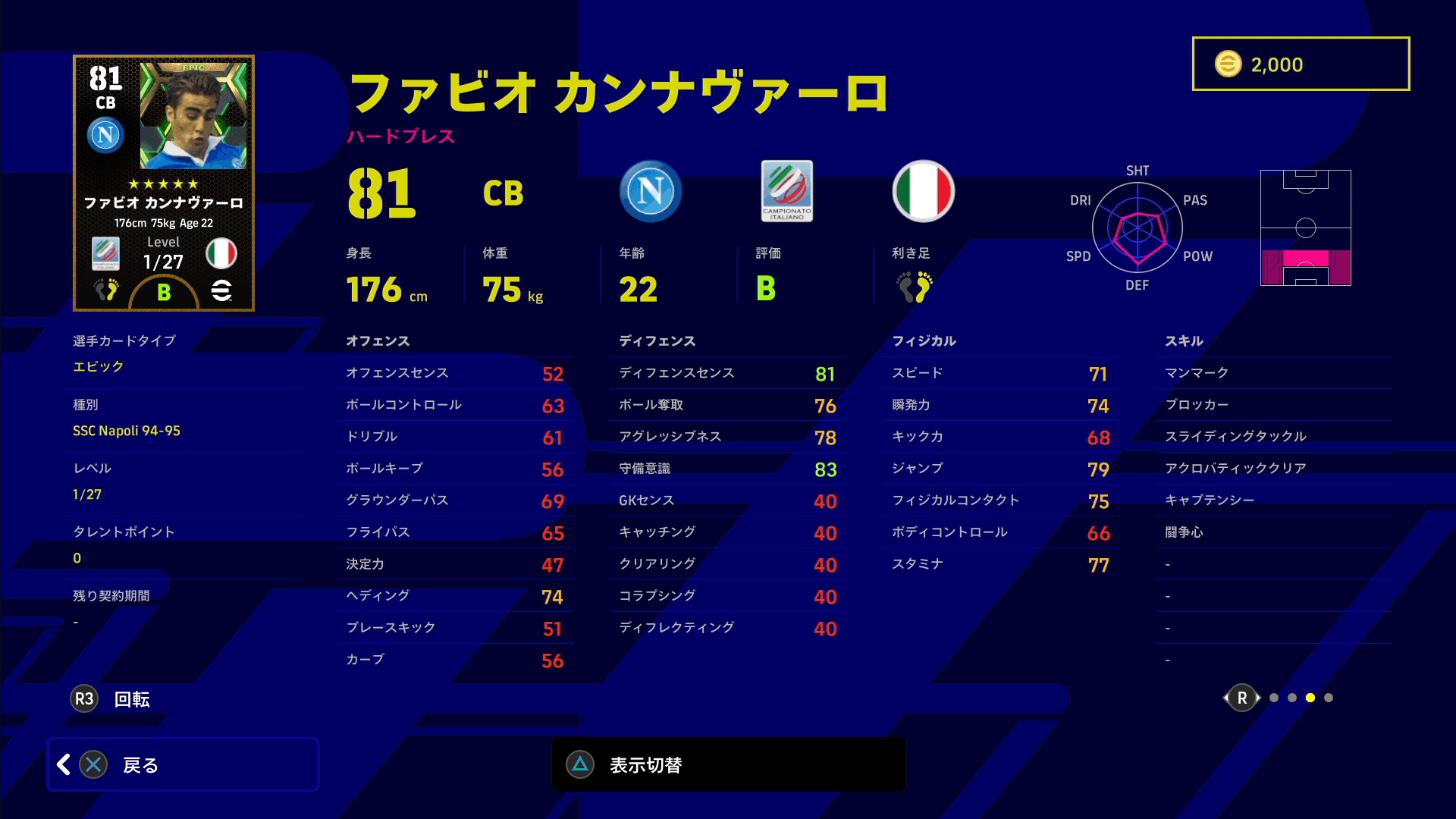The height and width of the screenshot is (819, 1456).
Task: Go back with the 戻る button
Action: (183, 764)
